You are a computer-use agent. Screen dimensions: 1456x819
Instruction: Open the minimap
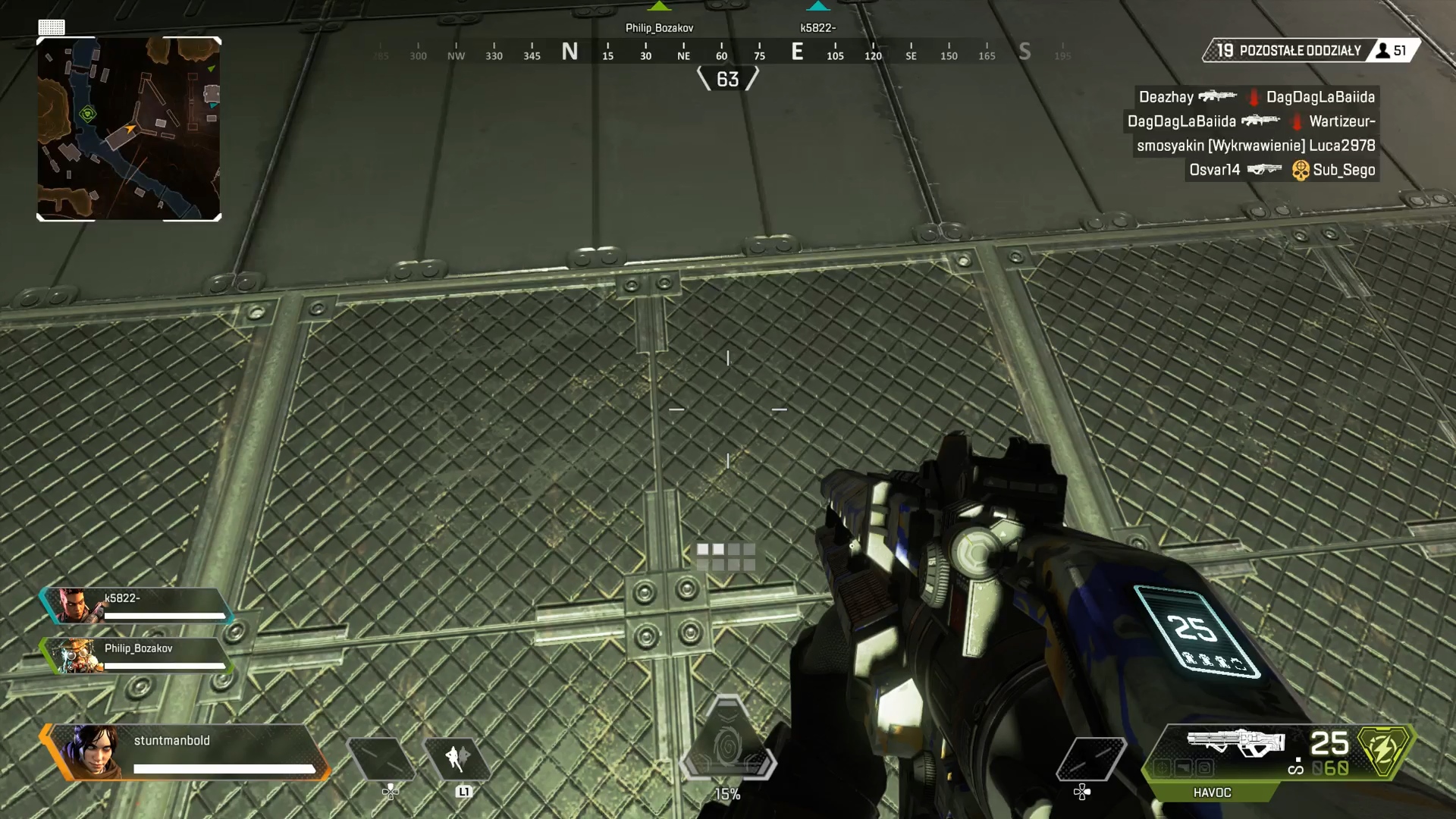pyautogui.click(x=129, y=129)
